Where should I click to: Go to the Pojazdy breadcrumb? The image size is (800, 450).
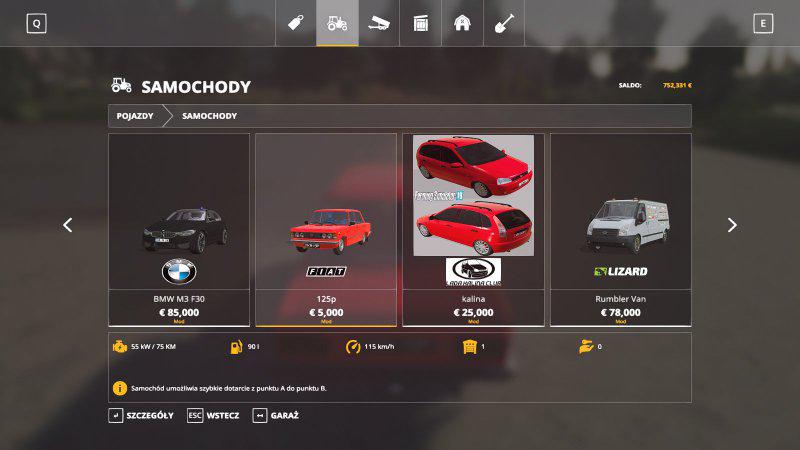[135, 116]
